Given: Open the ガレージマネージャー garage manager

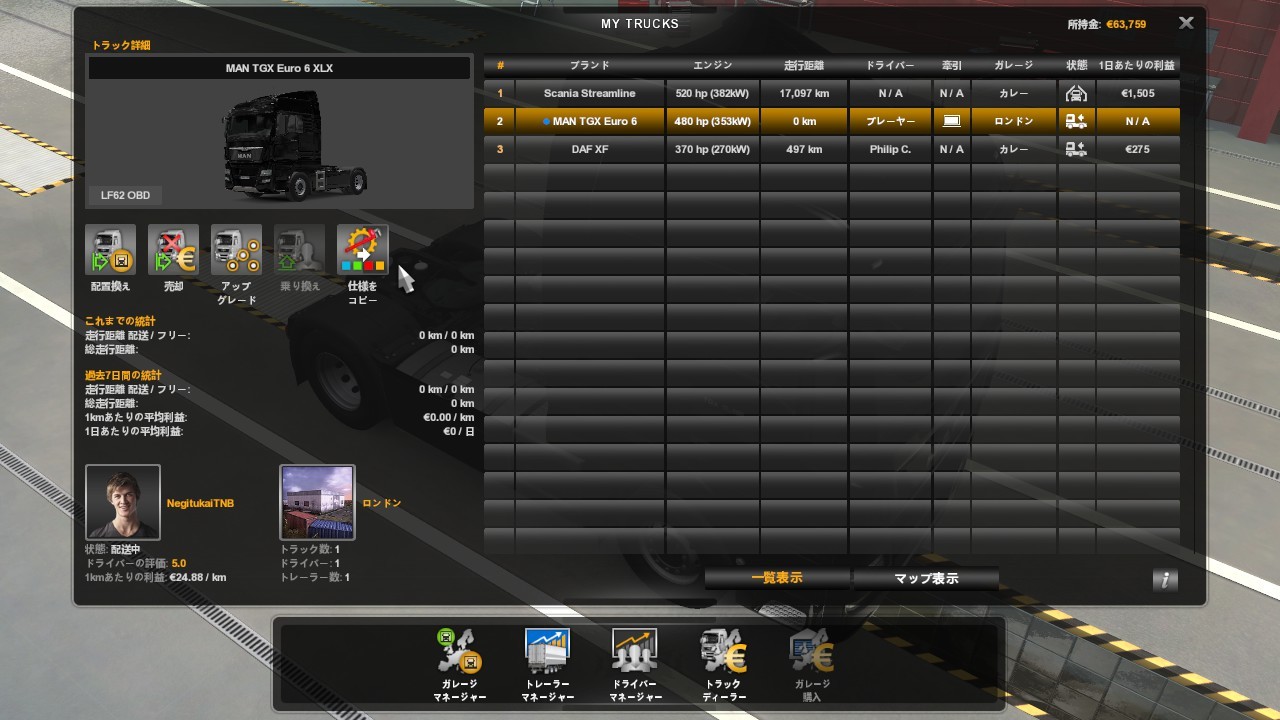Looking at the screenshot, I should pos(460,655).
